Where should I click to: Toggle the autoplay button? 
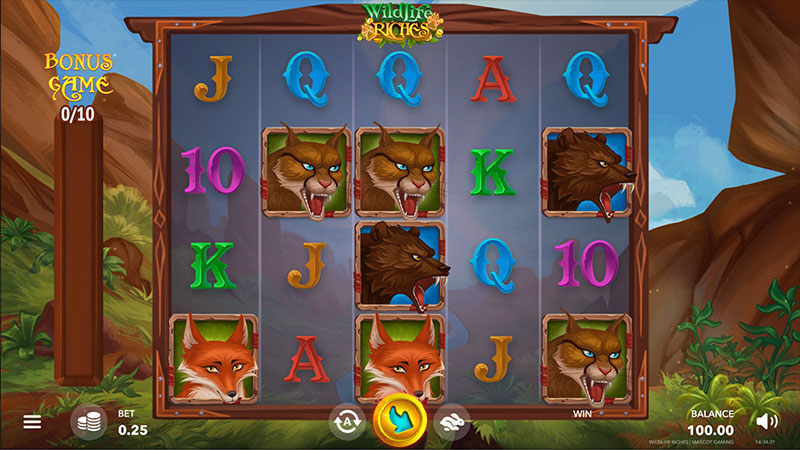point(347,422)
